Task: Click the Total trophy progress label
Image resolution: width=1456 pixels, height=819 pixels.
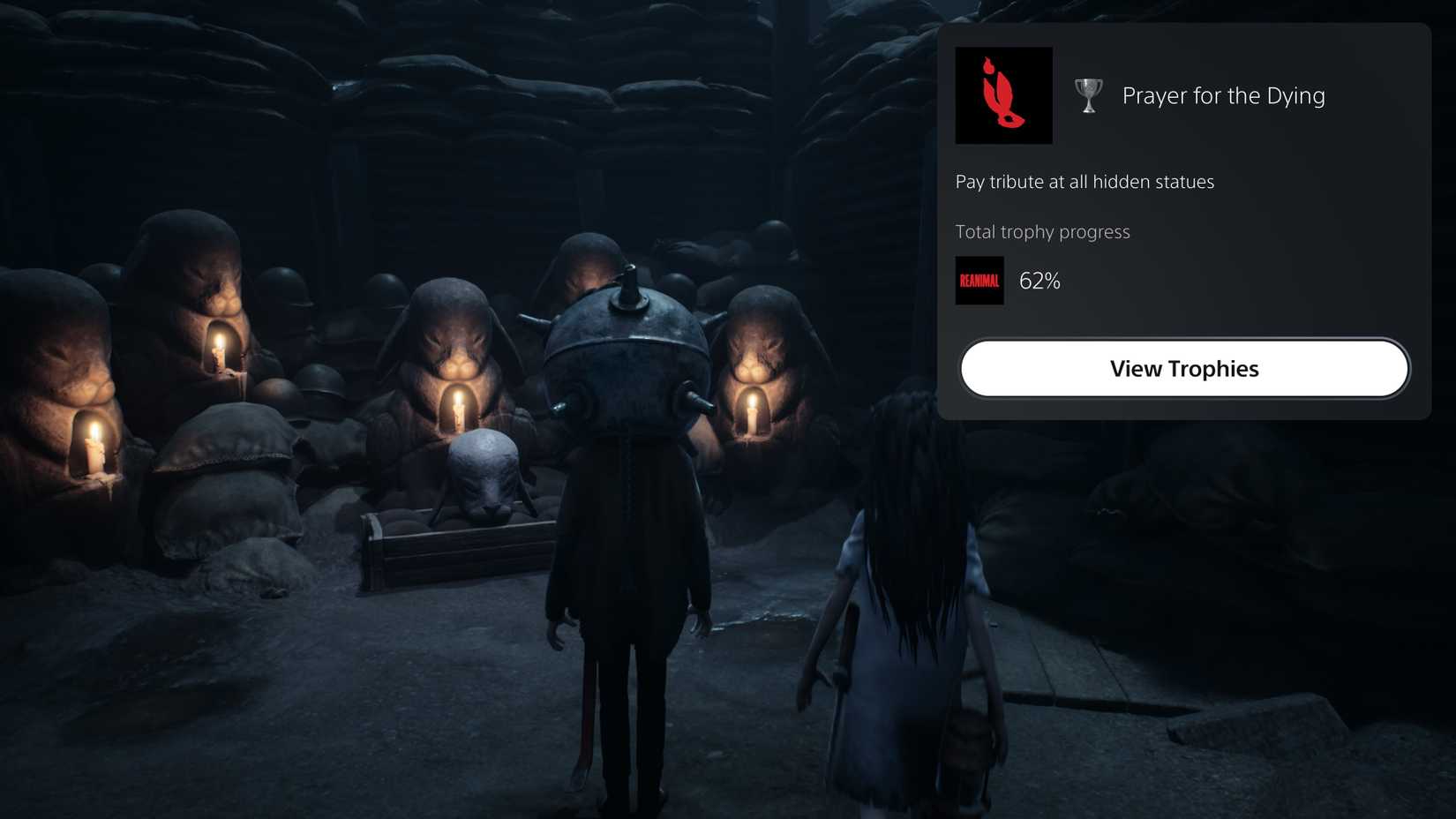Action: [x=1042, y=231]
